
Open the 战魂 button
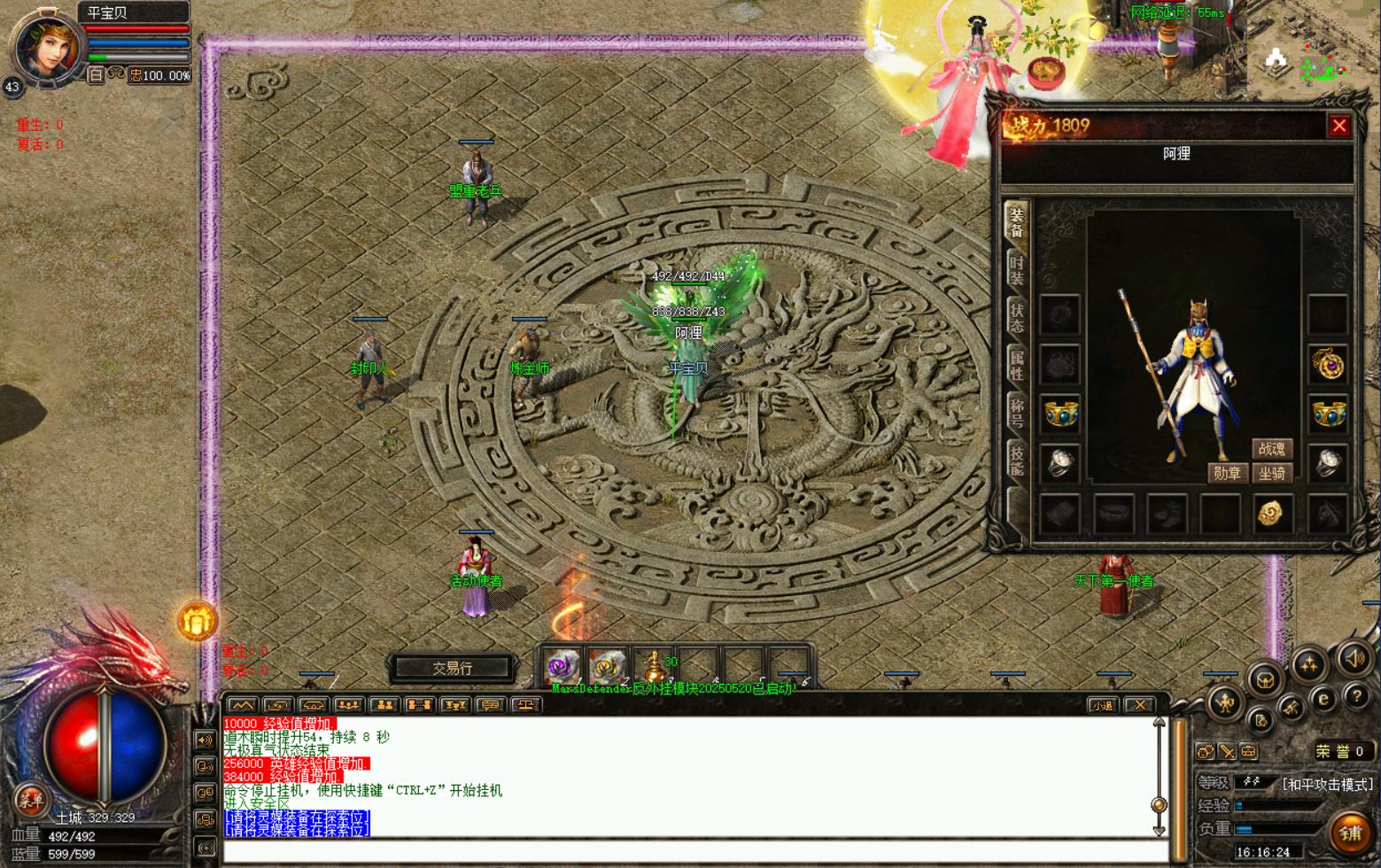1271,449
